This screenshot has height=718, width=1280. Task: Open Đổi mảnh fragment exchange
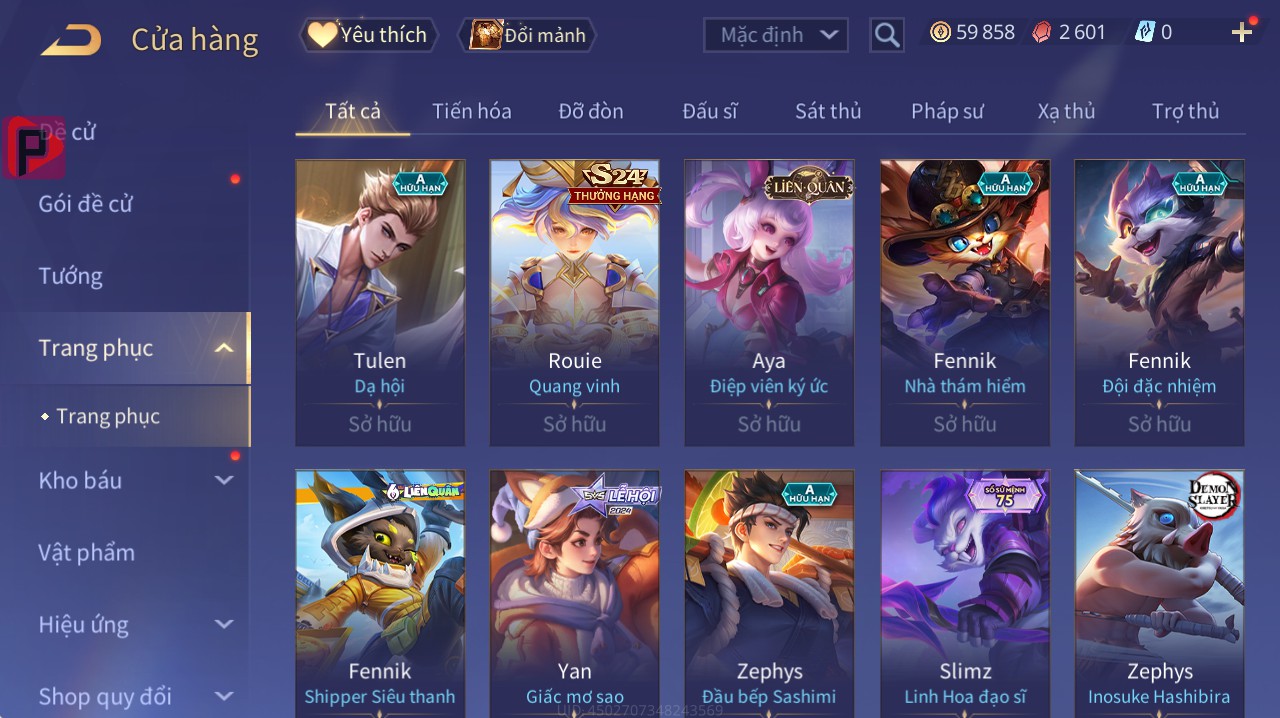(x=527, y=35)
